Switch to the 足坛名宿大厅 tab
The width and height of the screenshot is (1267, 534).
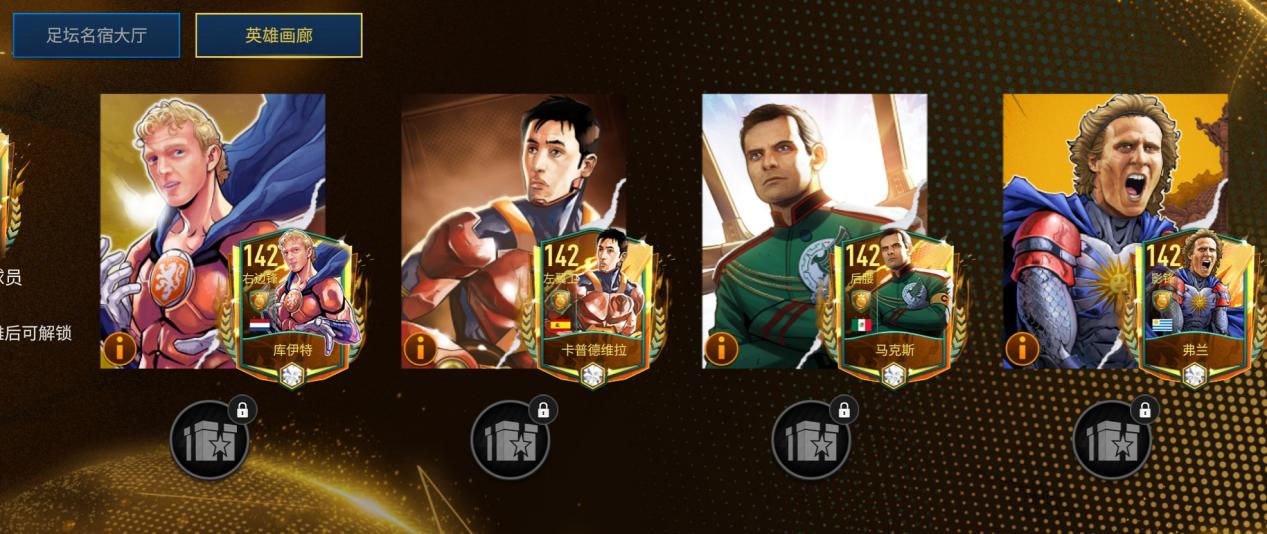(96, 35)
